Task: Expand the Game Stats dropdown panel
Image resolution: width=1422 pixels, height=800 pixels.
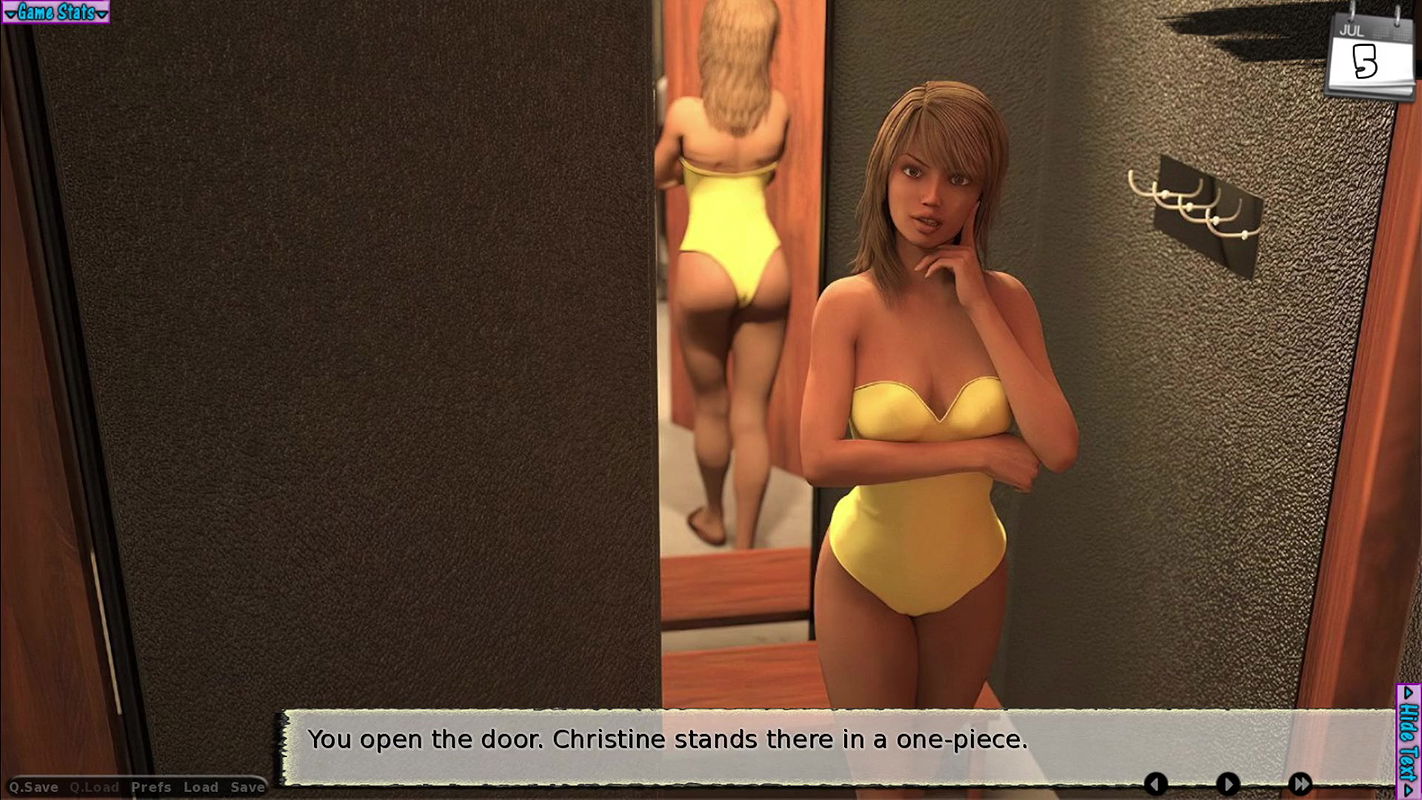Action: point(55,13)
